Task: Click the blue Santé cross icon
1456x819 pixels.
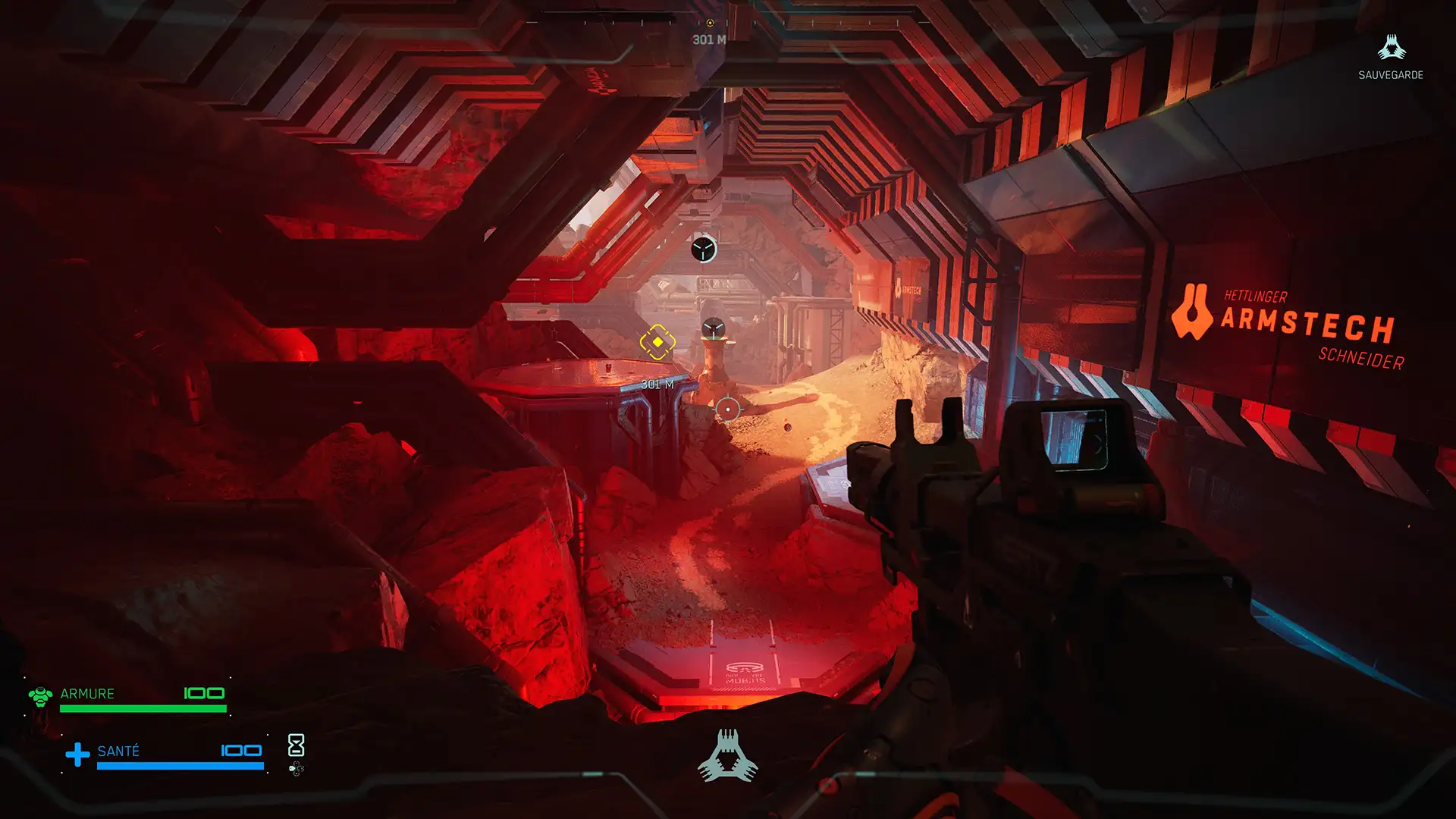Action: coord(77,755)
